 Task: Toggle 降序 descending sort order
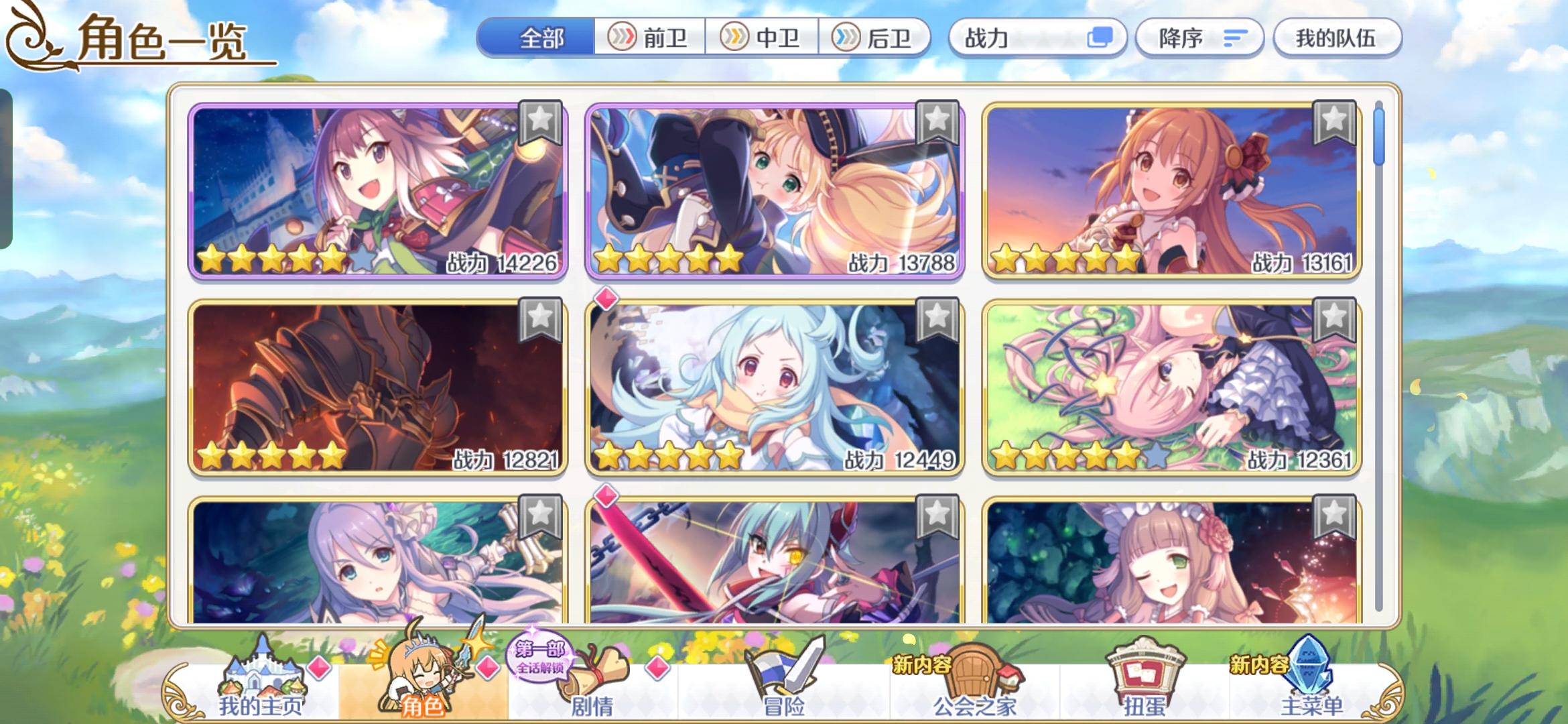coord(1199,38)
